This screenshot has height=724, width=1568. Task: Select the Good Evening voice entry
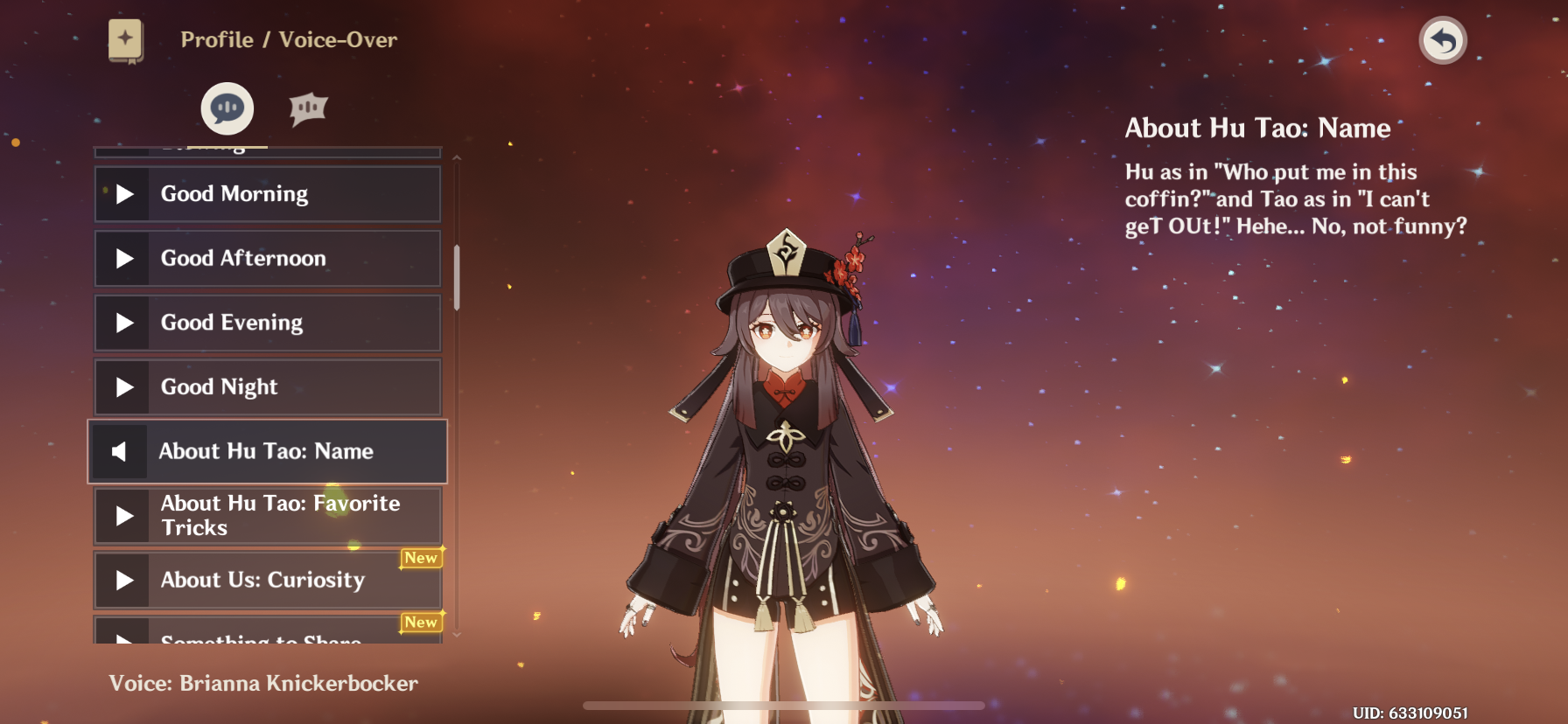[x=267, y=323]
